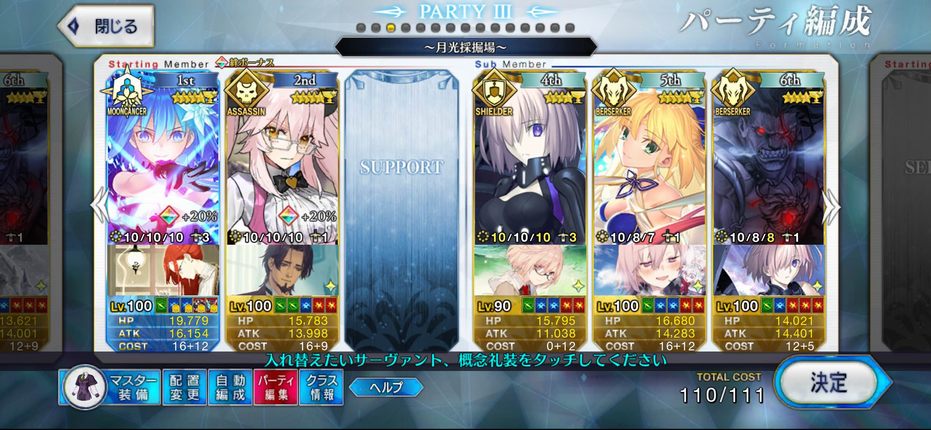Screen dimensions: 931x430
Task: Edit the party name 月光採掘場
Action: 465,46
